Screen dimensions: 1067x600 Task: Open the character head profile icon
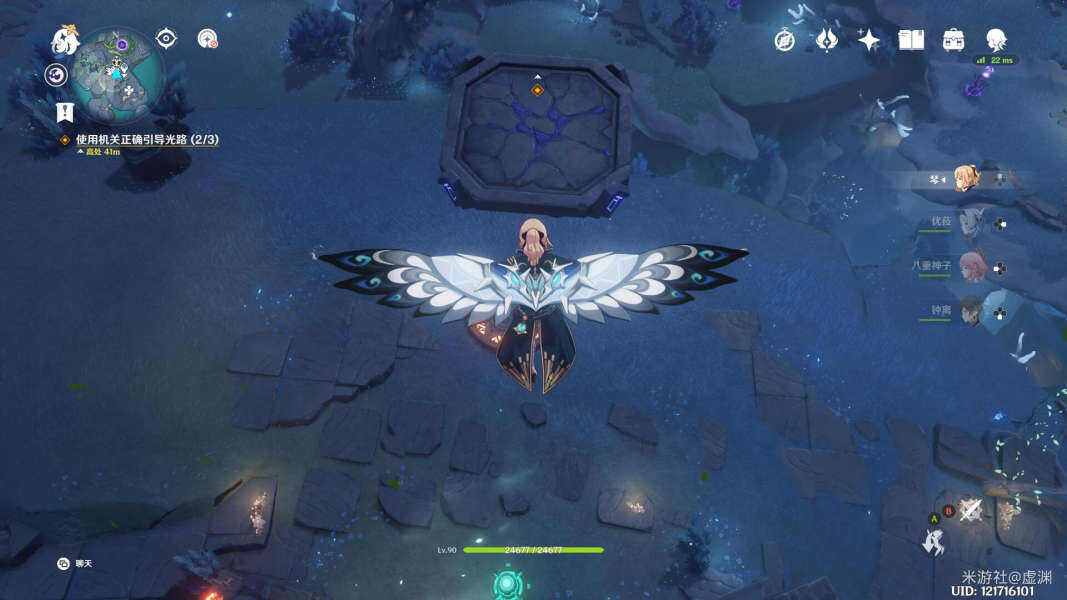click(x=996, y=40)
